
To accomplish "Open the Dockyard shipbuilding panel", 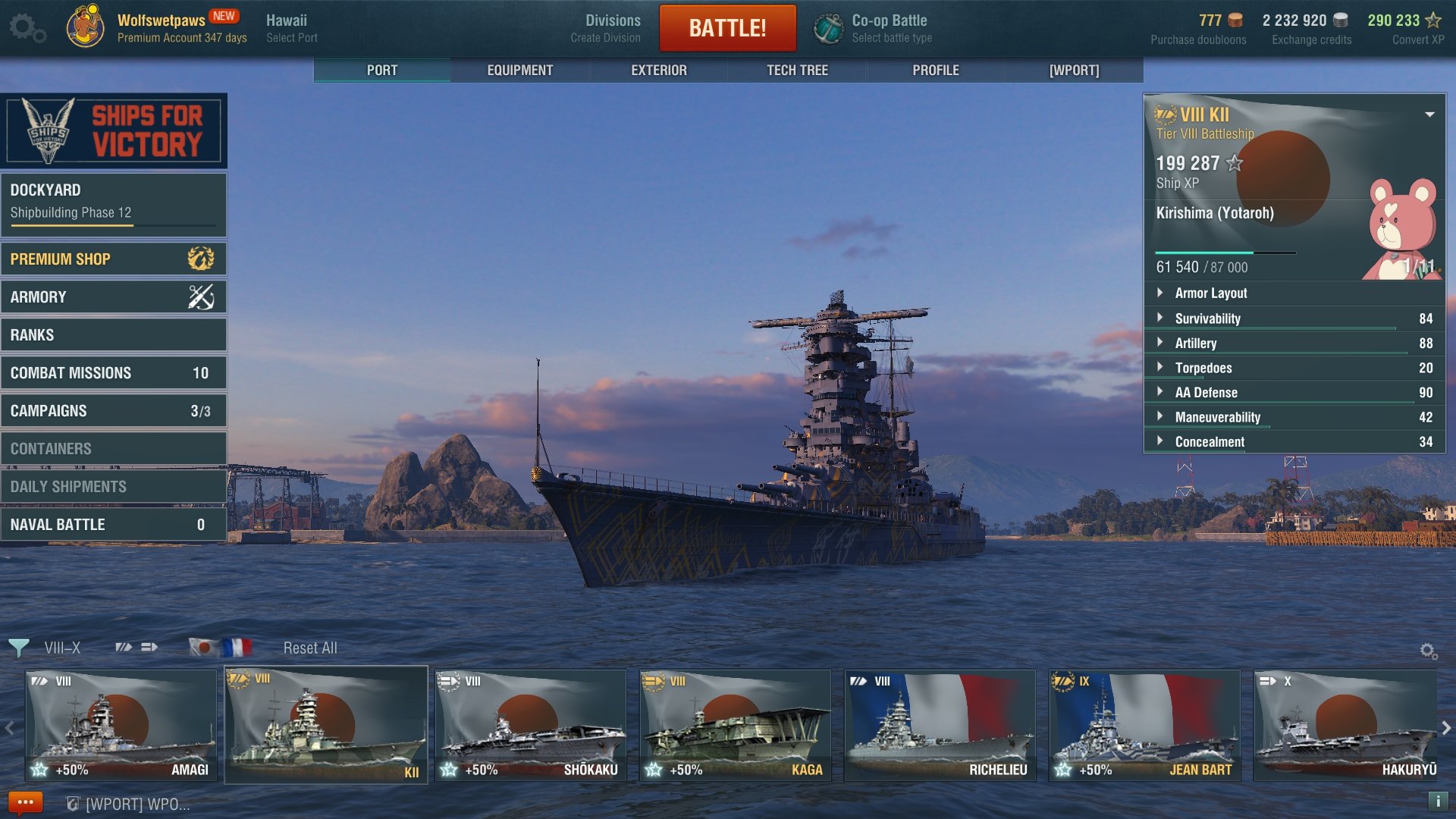I will point(114,202).
